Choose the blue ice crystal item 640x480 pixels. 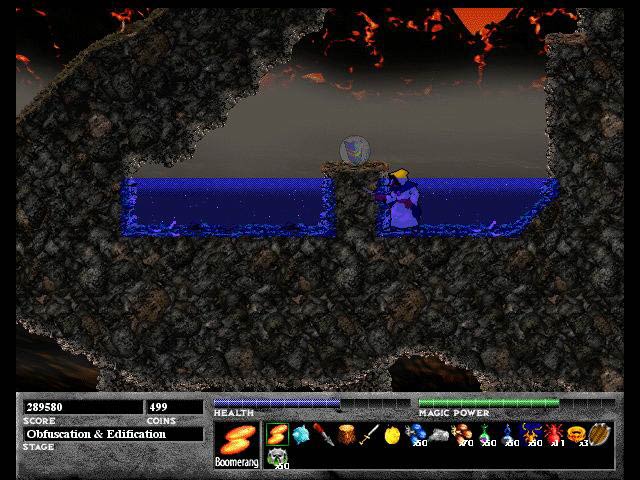coord(300,435)
